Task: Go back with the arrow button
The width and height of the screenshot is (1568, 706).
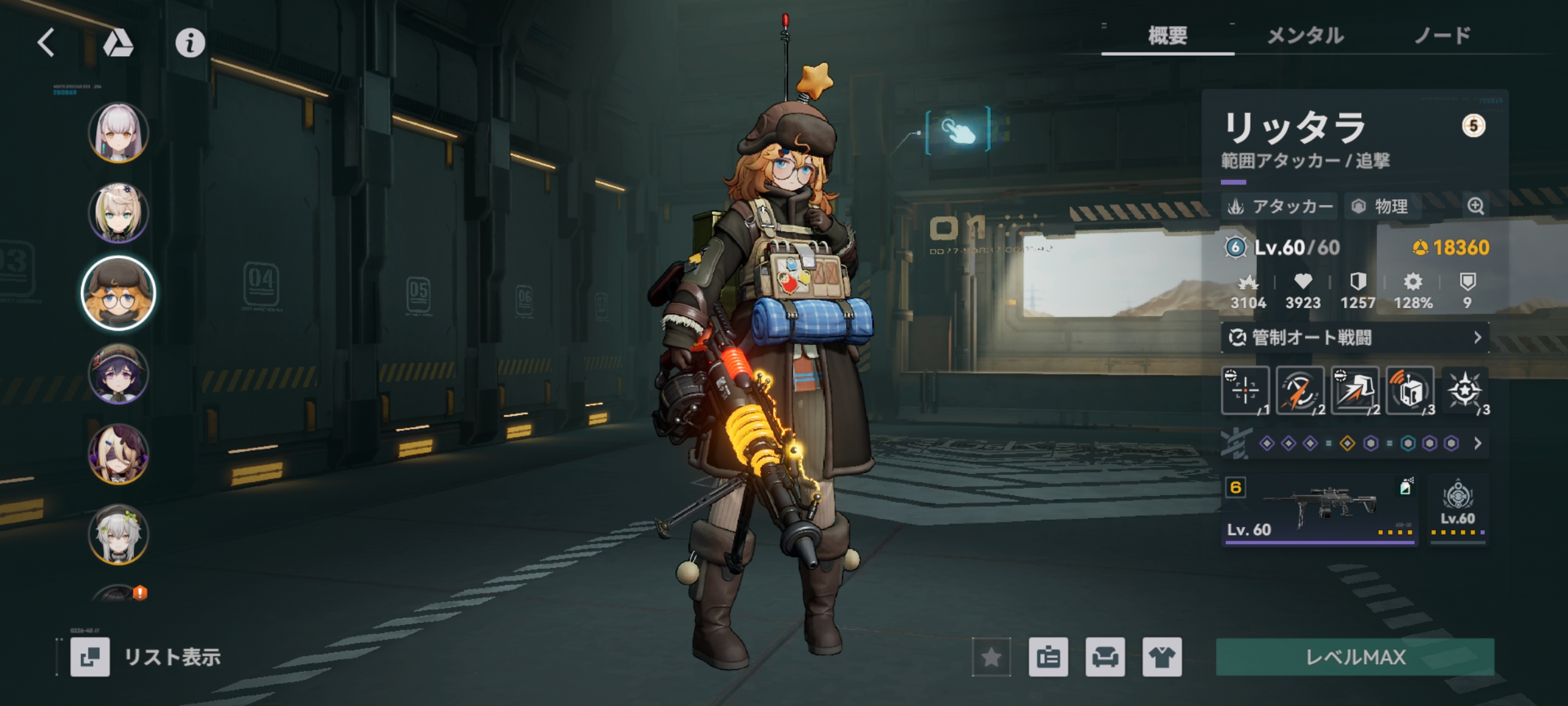Action: 46,43
